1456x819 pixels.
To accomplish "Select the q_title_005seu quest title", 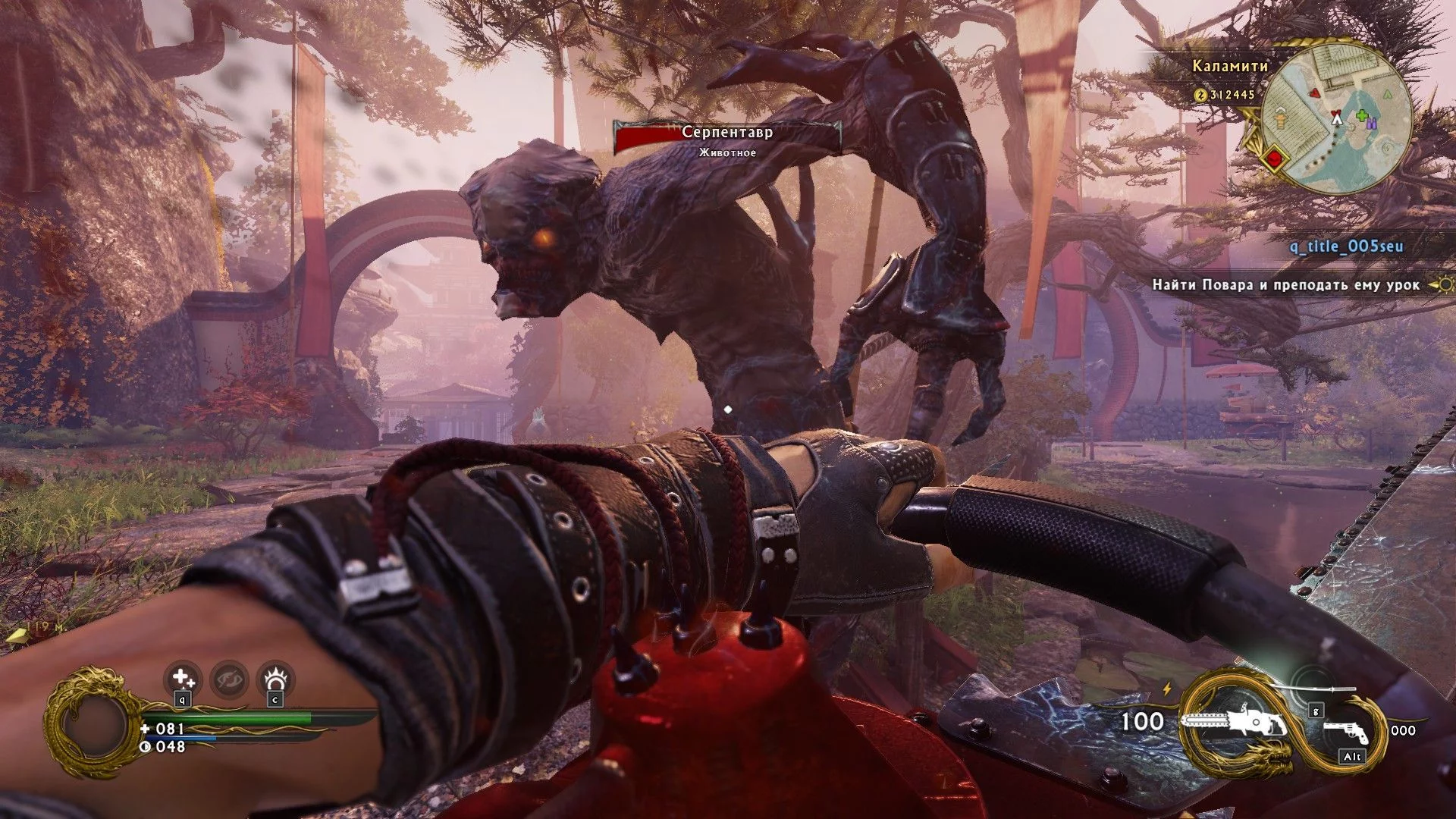I will click(1346, 246).
